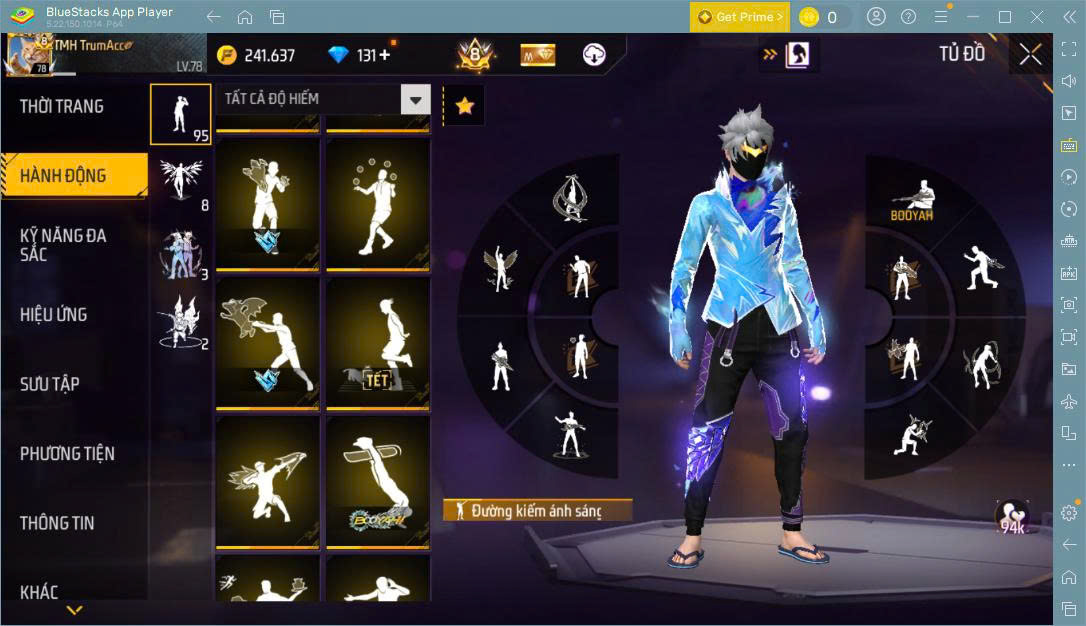Screen dimensions: 1086x626
Task: Click the BlueStacks Get Prime button
Action: pos(739,17)
